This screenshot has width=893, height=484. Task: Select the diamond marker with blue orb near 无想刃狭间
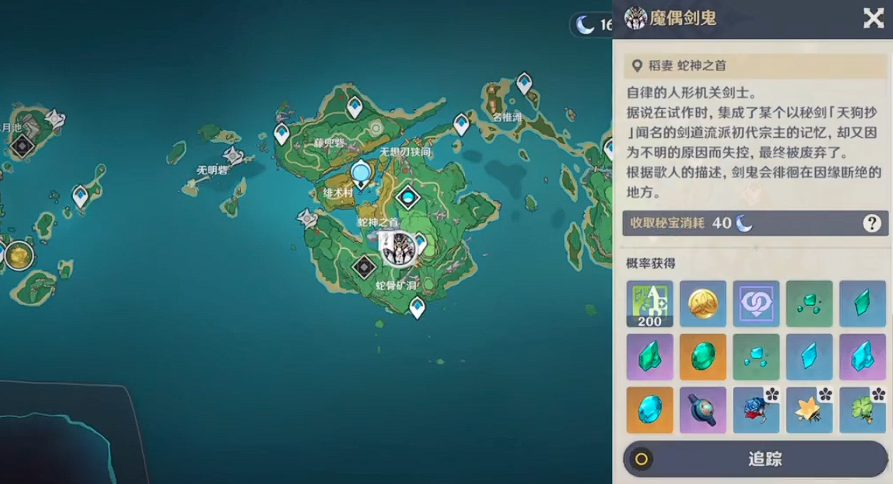[406, 197]
